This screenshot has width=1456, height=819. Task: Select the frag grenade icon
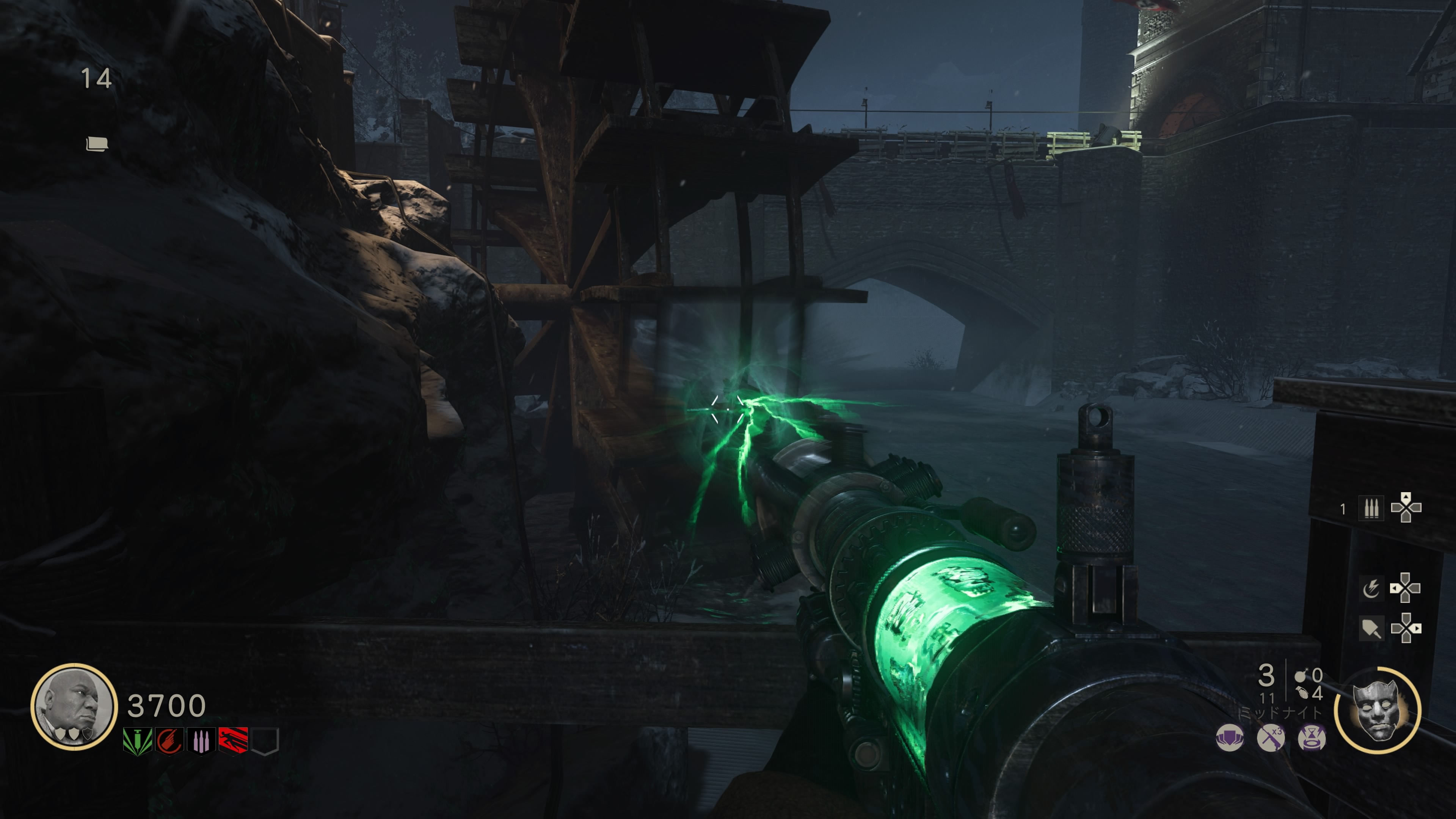point(1302,693)
